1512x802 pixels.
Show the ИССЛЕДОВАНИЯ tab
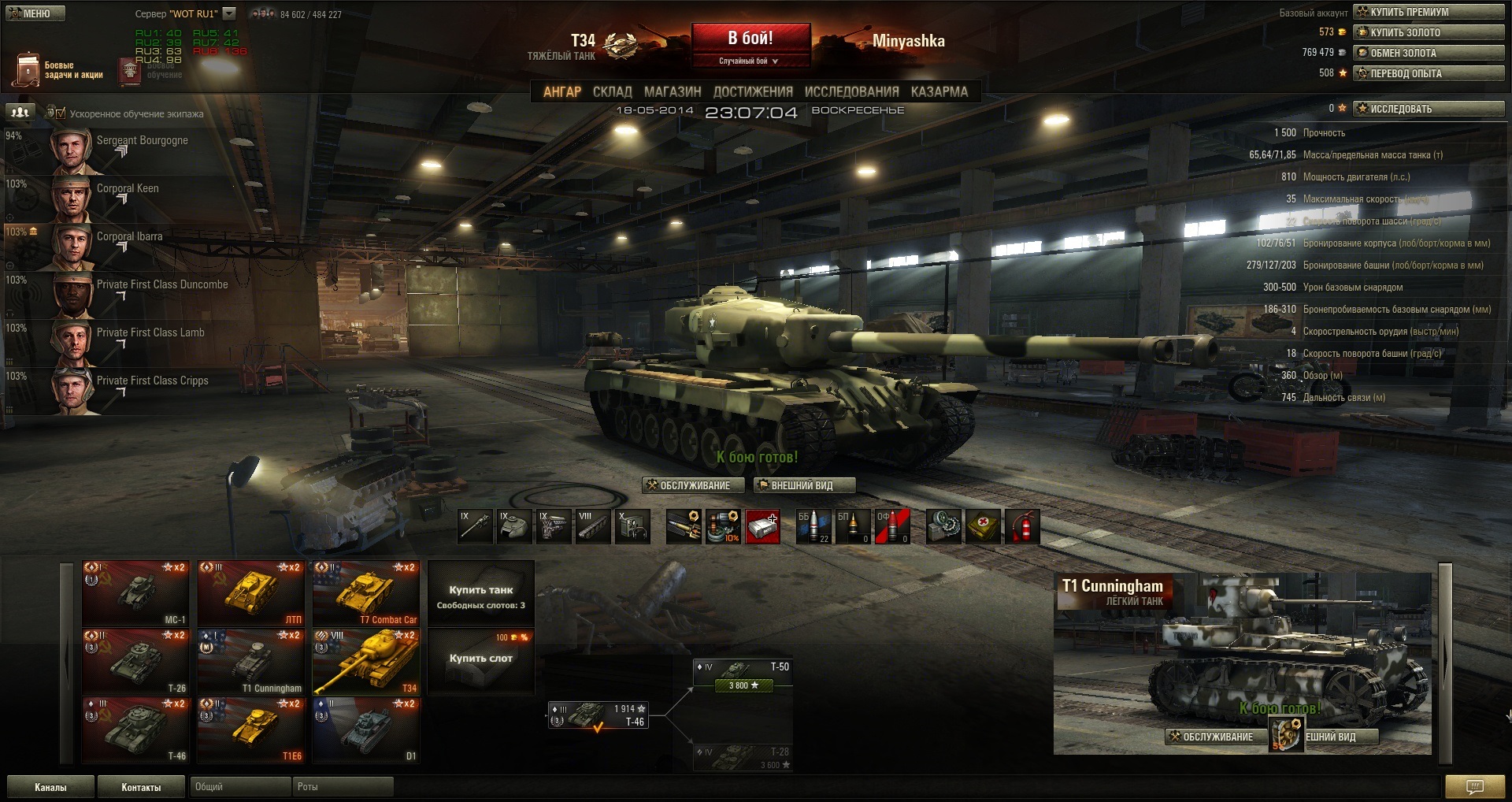(851, 91)
